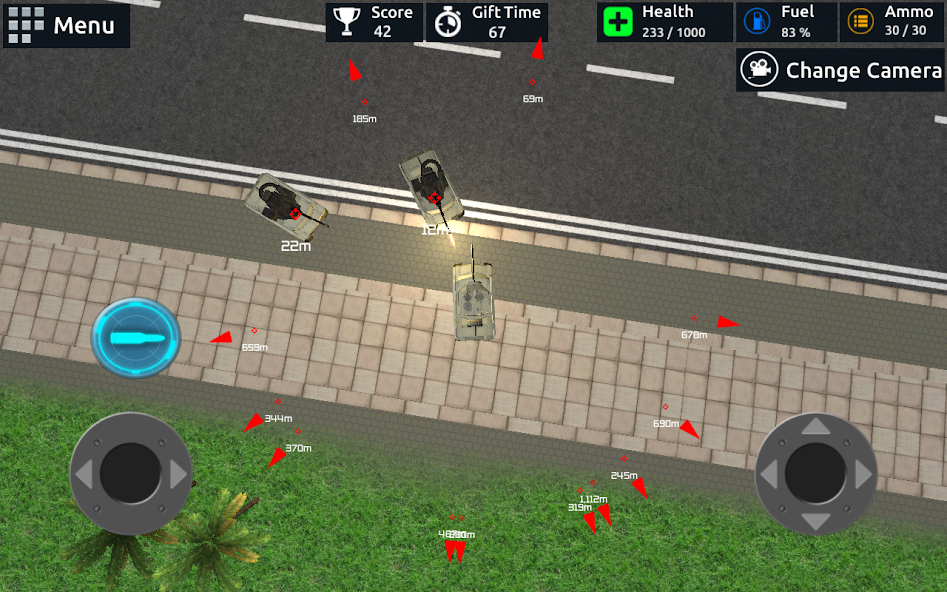The height and width of the screenshot is (592, 947).
Task: Fire the cannon with the bullet button
Action: [x=136, y=338]
